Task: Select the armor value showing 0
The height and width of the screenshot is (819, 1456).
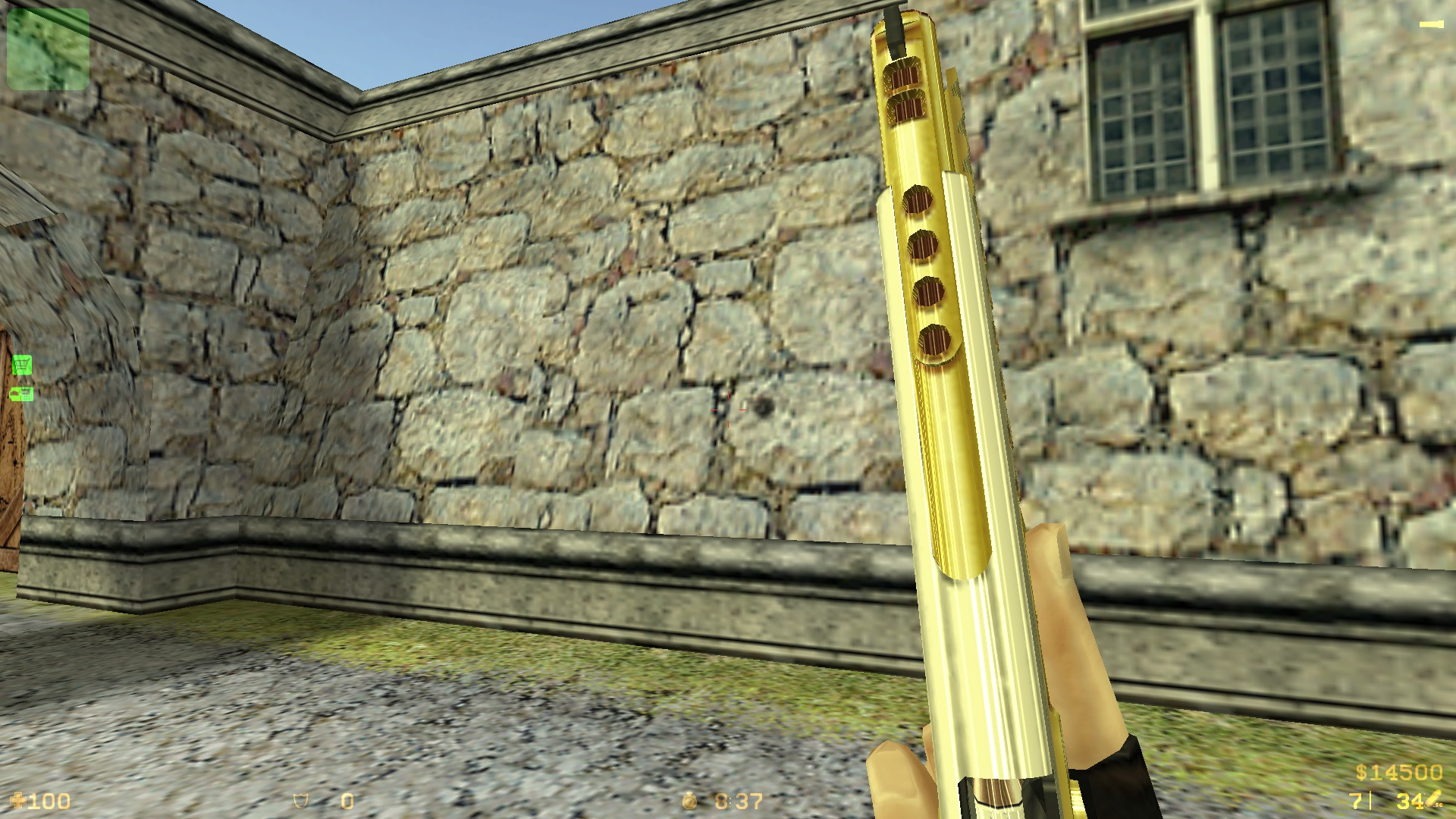Action: click(x=347, y=800)
